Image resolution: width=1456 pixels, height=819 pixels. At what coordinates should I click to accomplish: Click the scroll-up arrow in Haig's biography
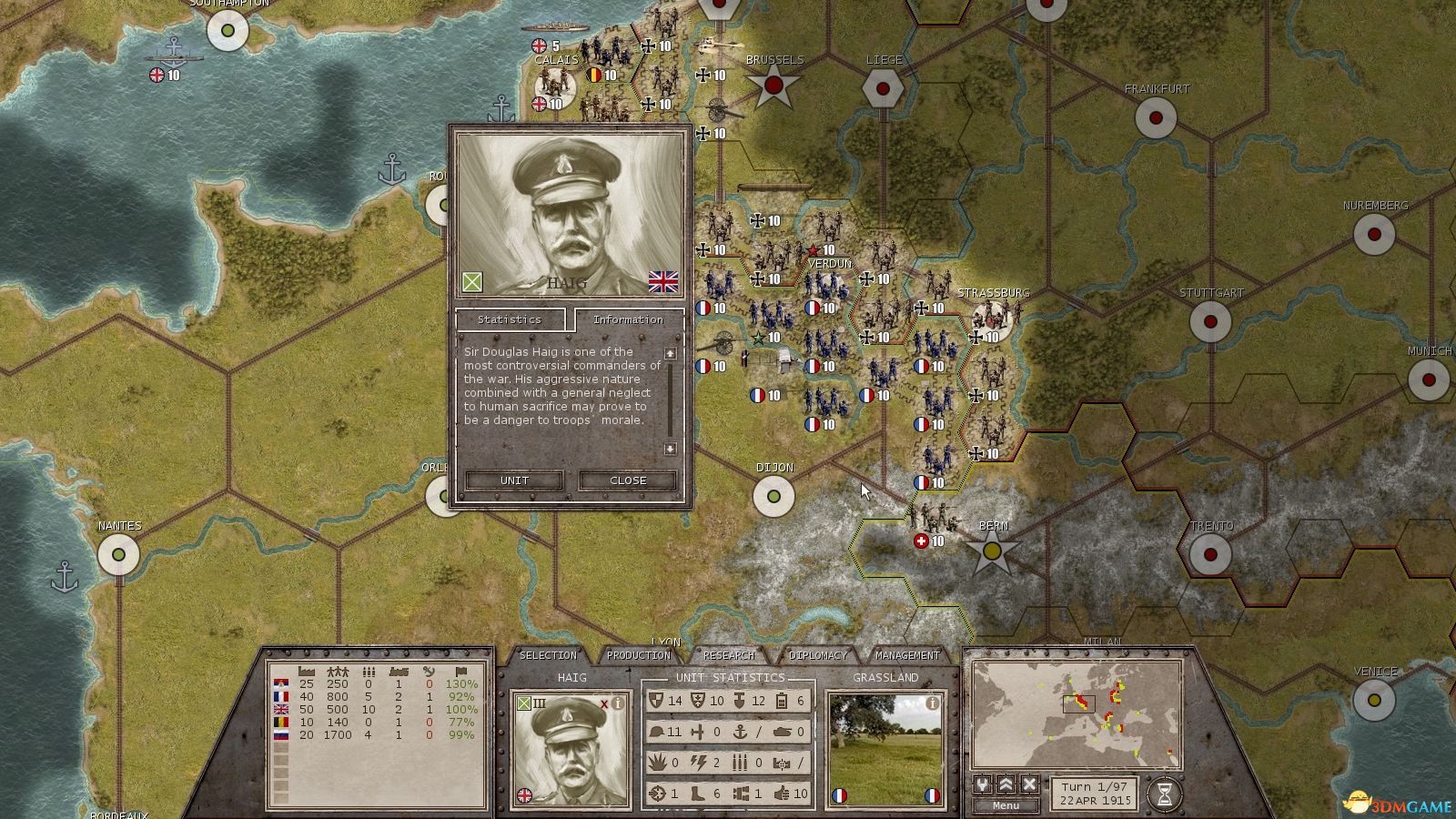pyautogui.click(x=670, y=354)
